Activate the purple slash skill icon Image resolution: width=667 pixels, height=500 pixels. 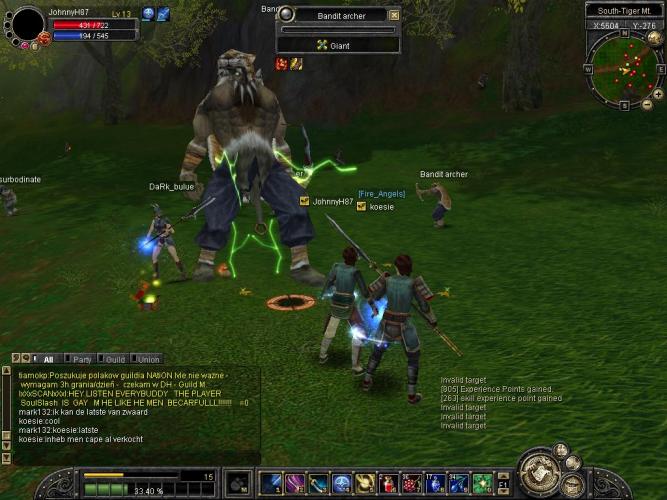295,484
